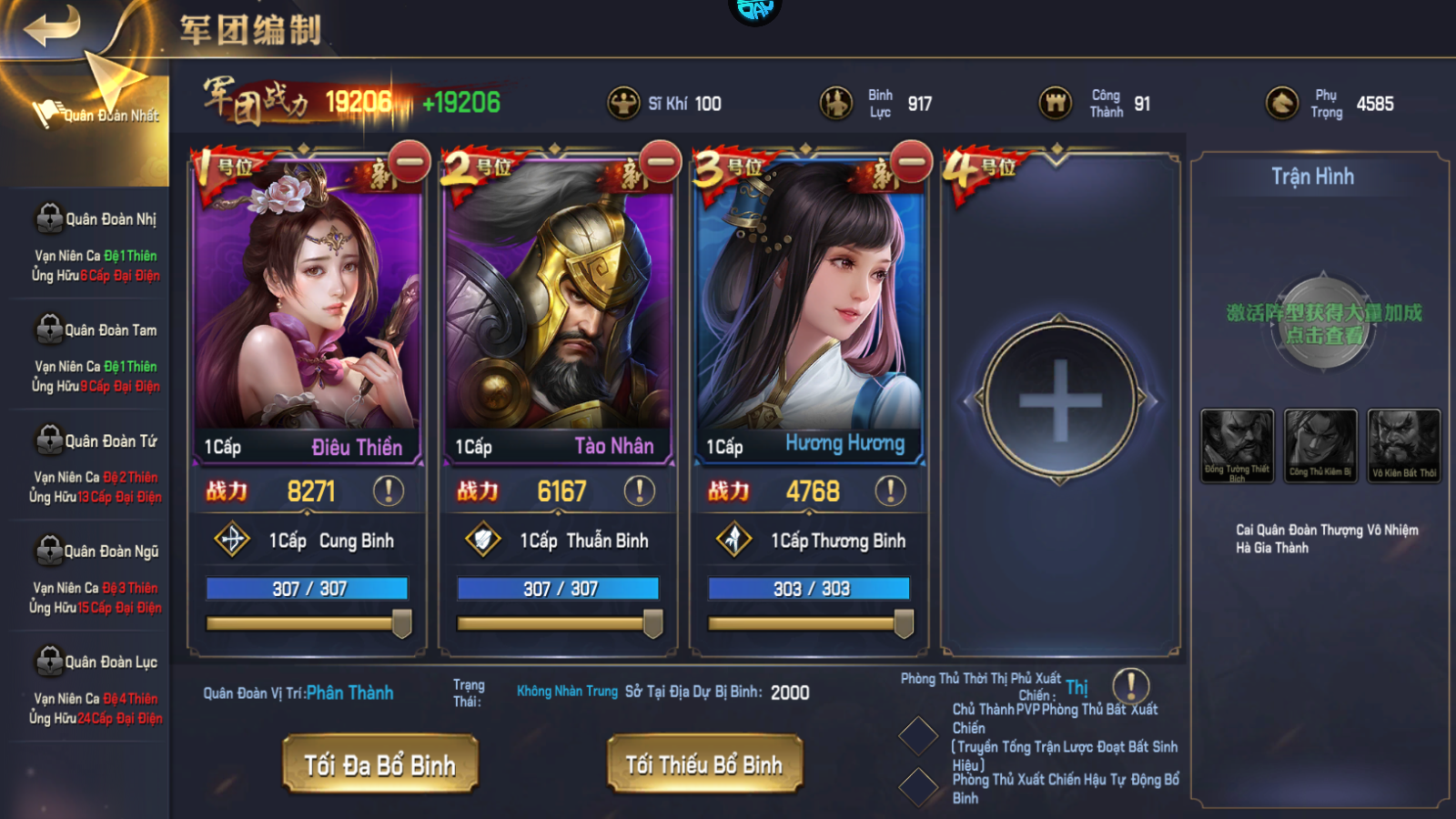
Task: Click Tối Thiểu Bổ Binh button
Action: pyautogui.click(x=704, y=764)
